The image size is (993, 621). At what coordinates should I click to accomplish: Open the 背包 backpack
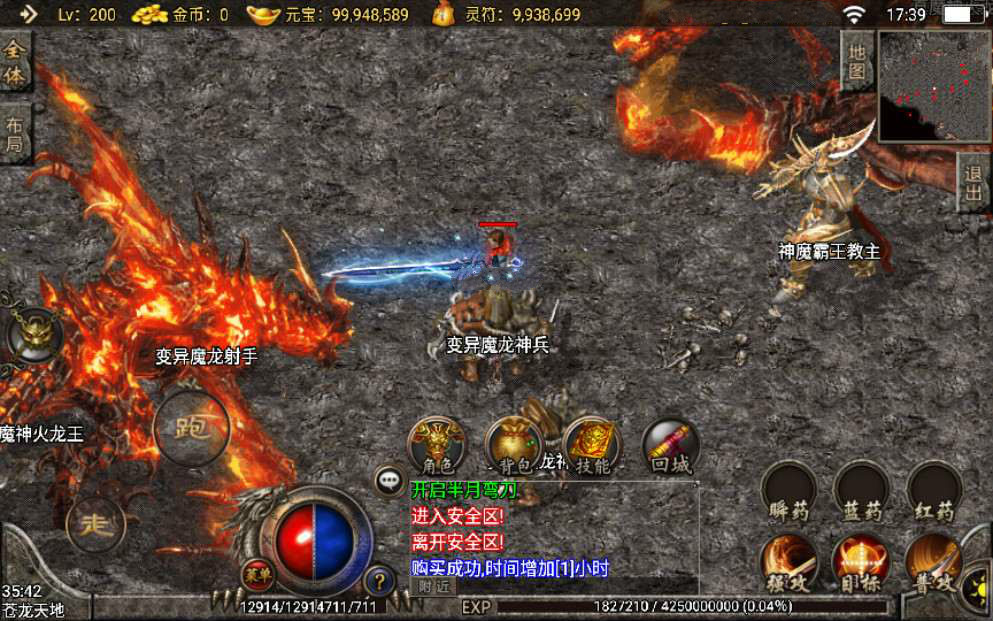514,445
